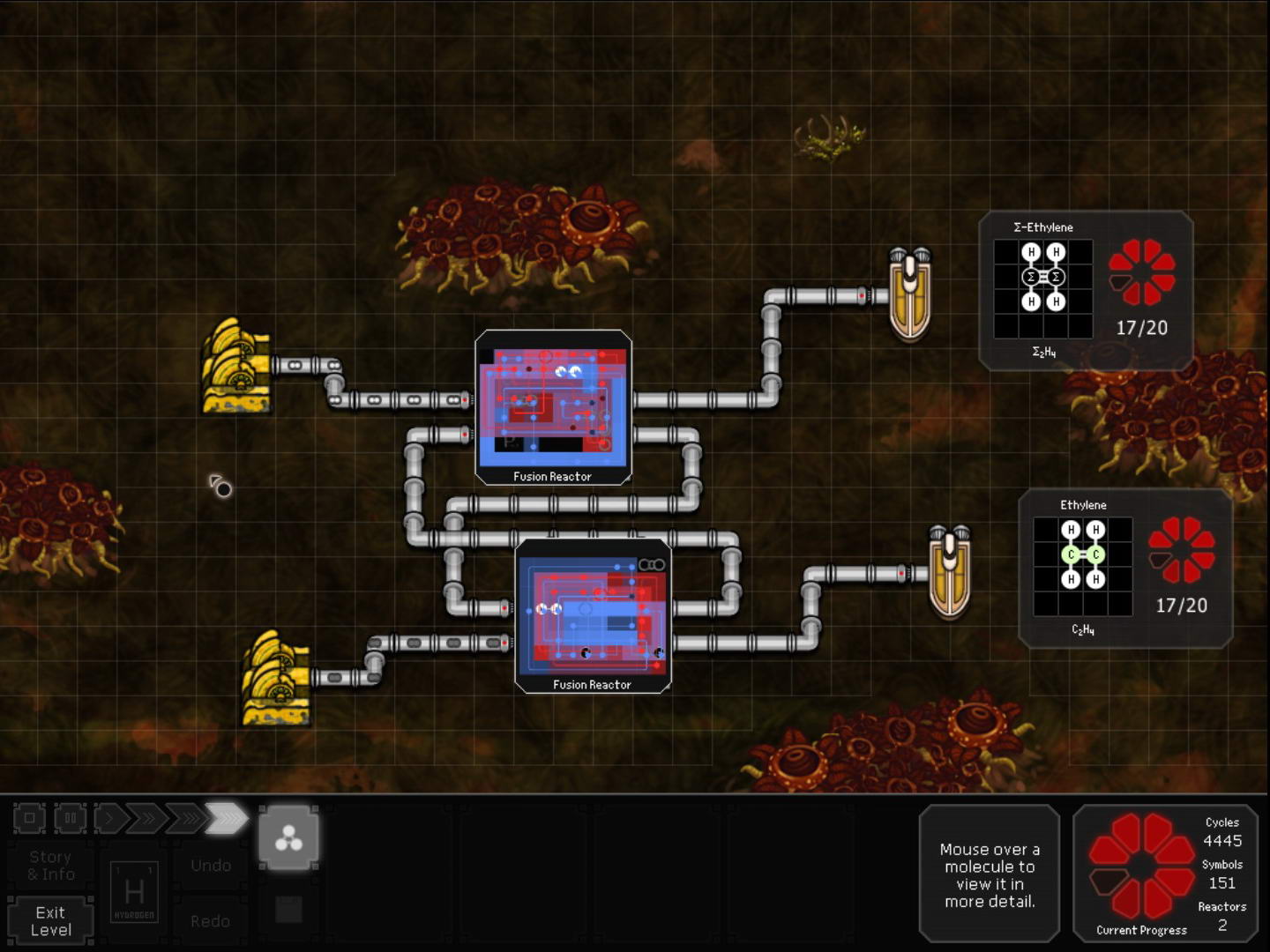Stop the simulation with the square button
This screenshot has height=952, width=1270.
(29, 818)
